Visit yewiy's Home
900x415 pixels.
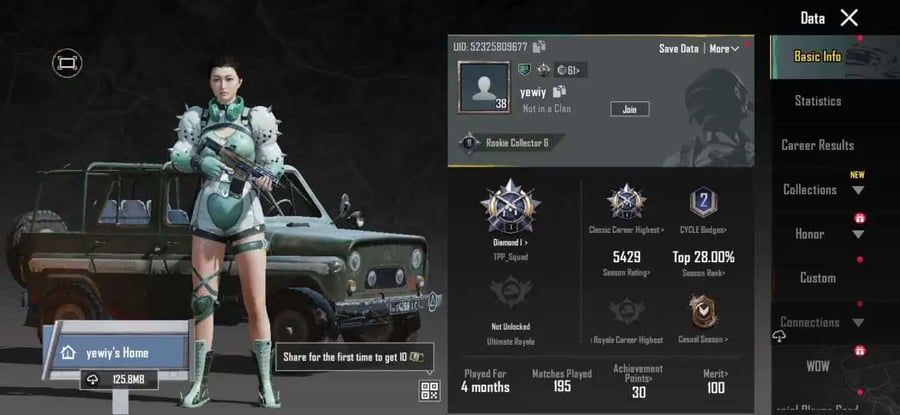pos(112,352)
